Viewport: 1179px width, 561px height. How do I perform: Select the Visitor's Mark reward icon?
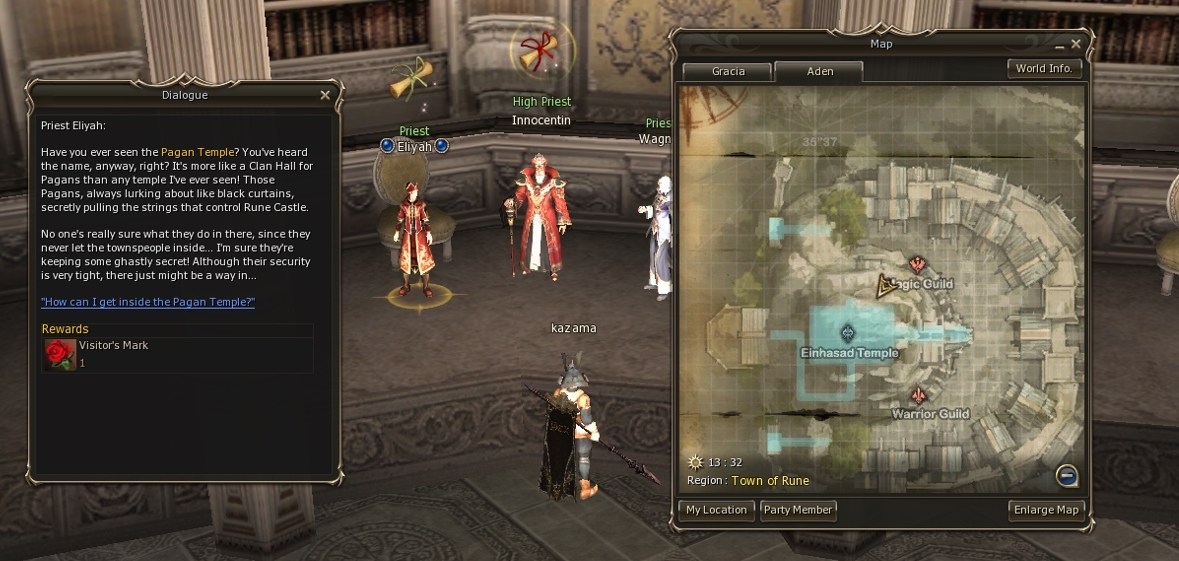(x=60, y=354)
